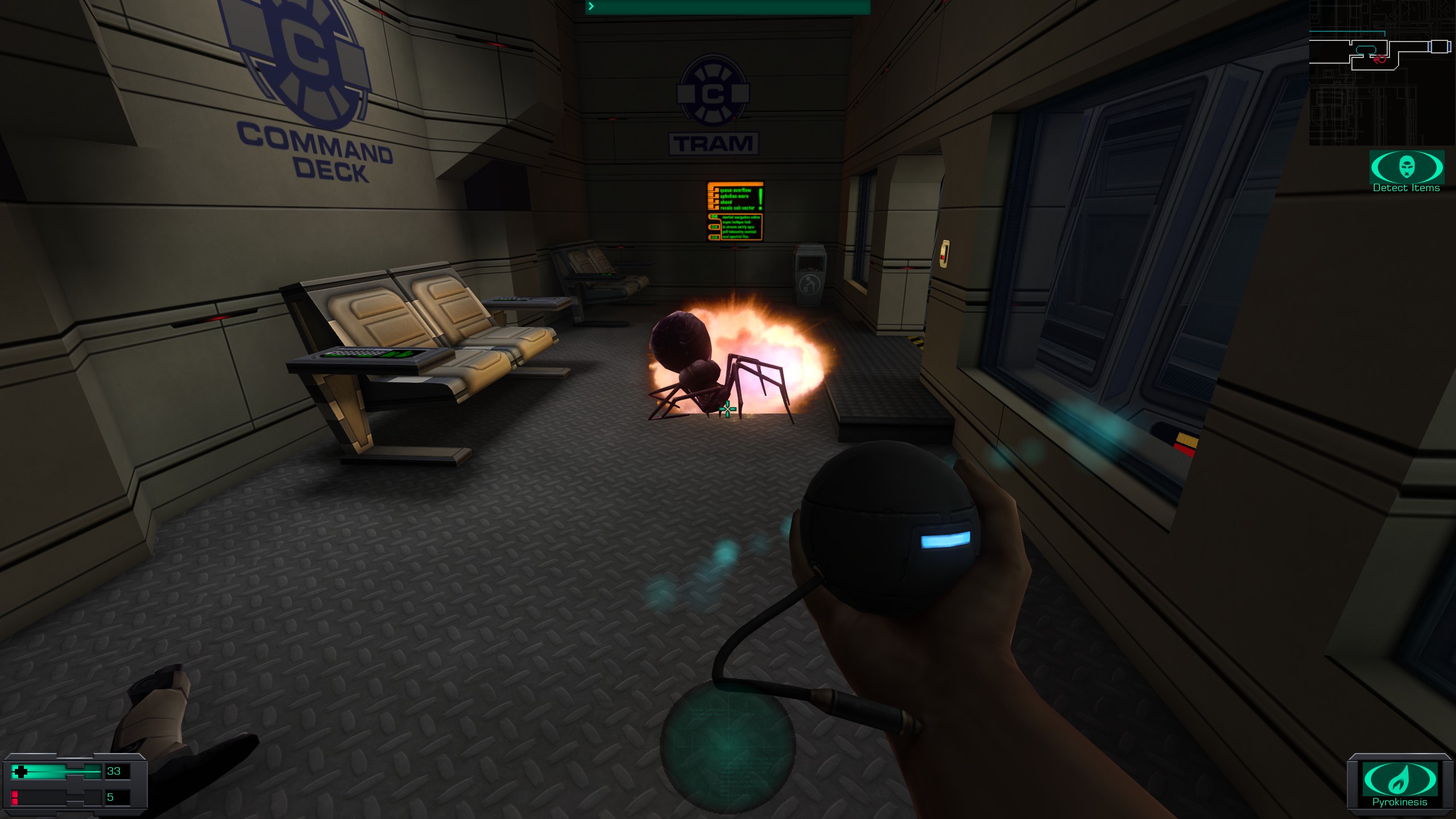1456x819 pixels.
Task: Toggle the top OK status indicator on monitor
Action: click(x=714, y=217)
